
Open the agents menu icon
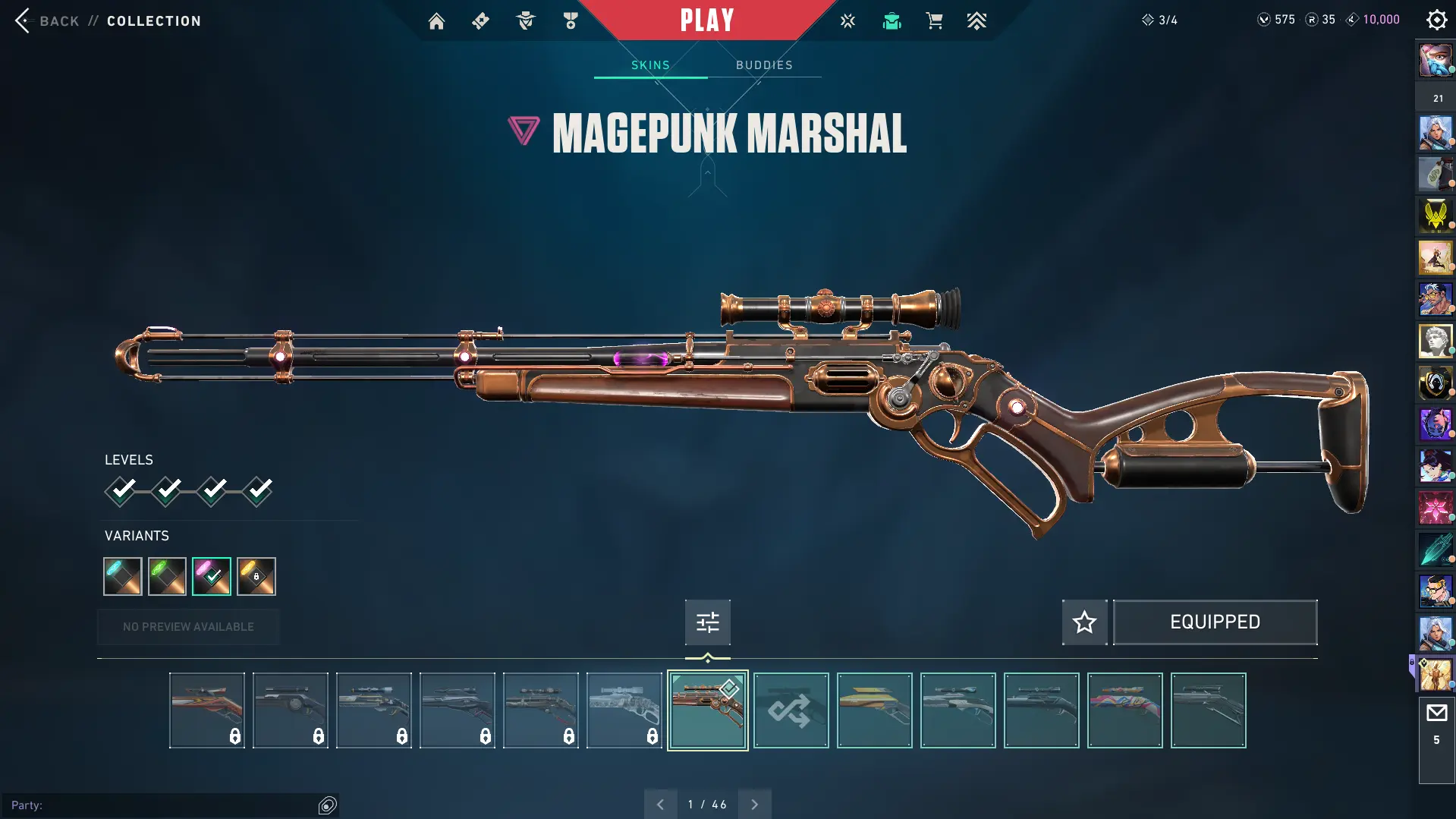coord(525,21)
